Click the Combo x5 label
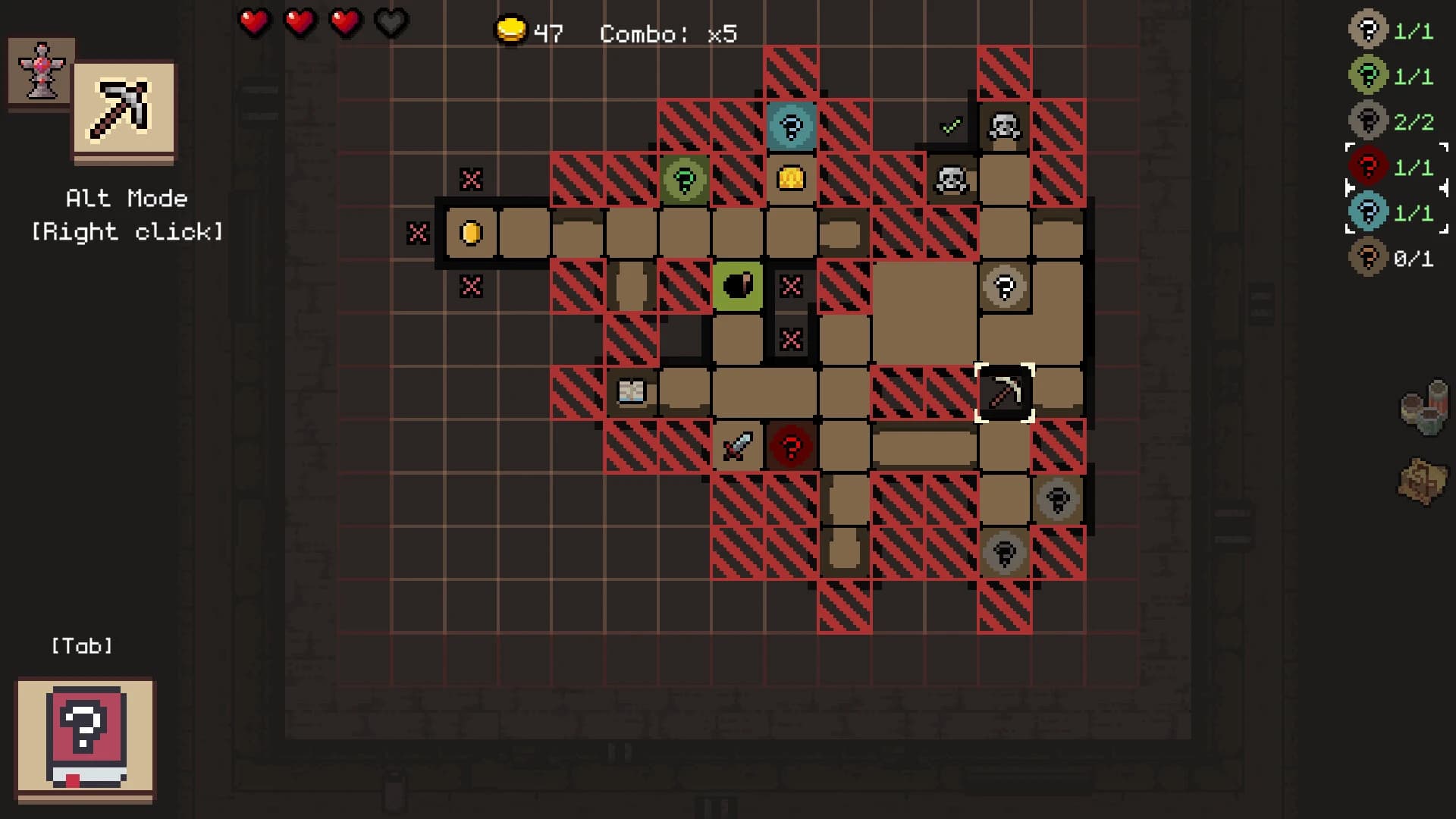Viewport: 1456px width, 819px height. click(x=667, y=33)
